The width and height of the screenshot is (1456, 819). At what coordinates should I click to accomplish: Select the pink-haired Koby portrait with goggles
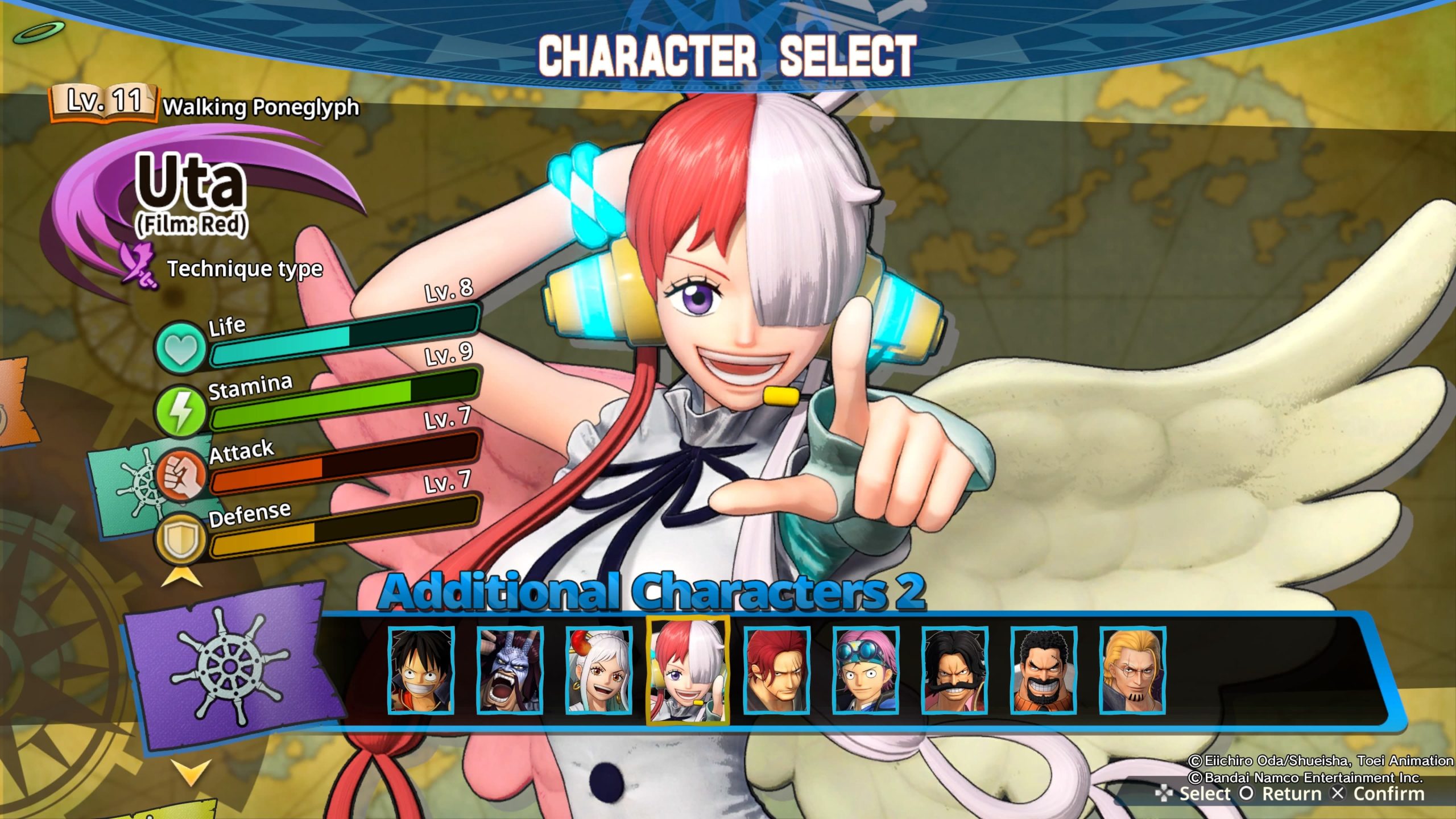click(x=866, y=669)
